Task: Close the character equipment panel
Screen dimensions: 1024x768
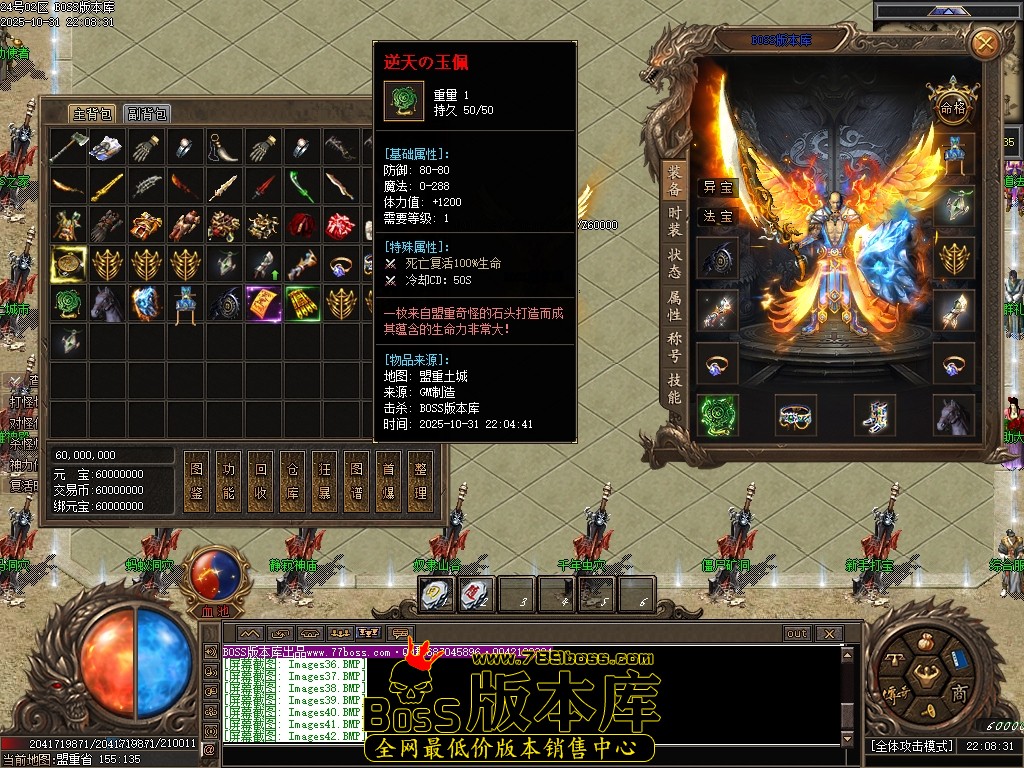Action: click(x=985, y=43)
